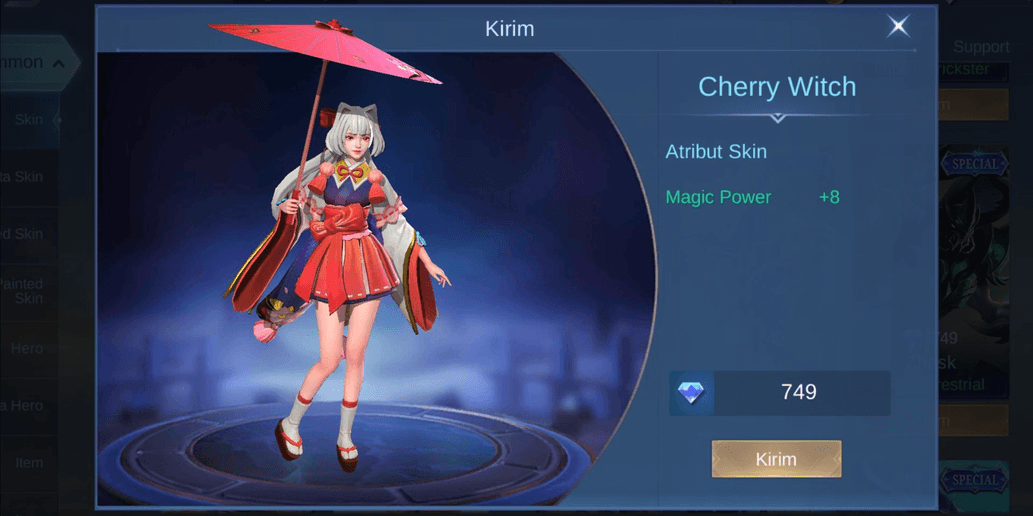Close the Kirim dialog window
Viewport: 1033px width, 516px height.
click(x=898, y=27)
